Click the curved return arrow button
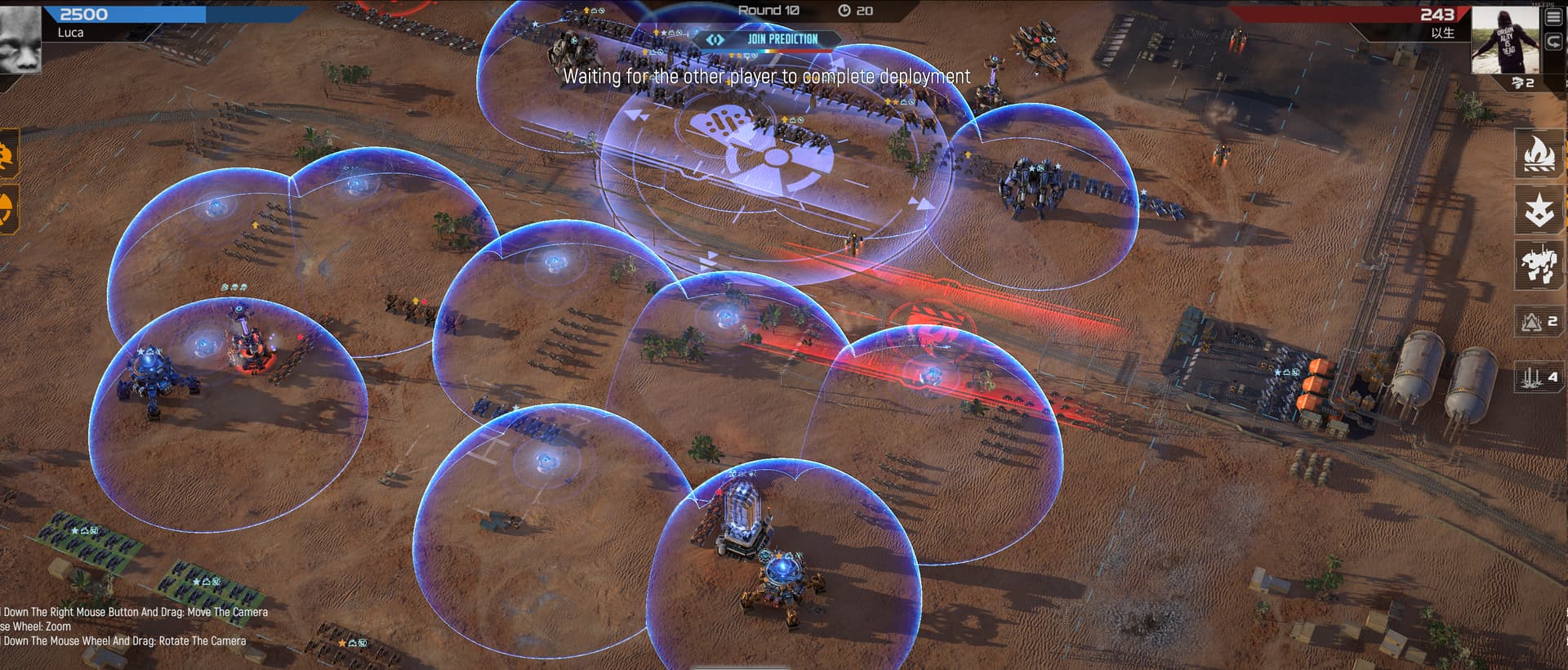This screenshot has height=670, width=1568. tap(1552, 42)
